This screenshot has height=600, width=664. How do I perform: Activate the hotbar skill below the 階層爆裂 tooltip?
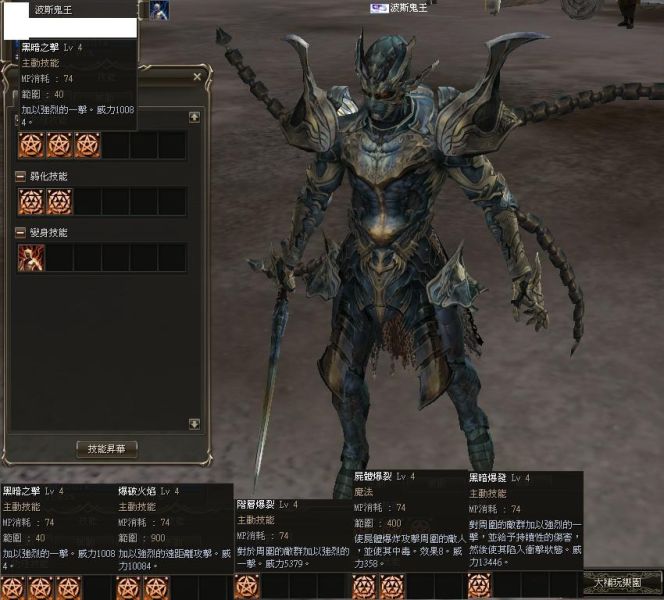click(247, 586)
